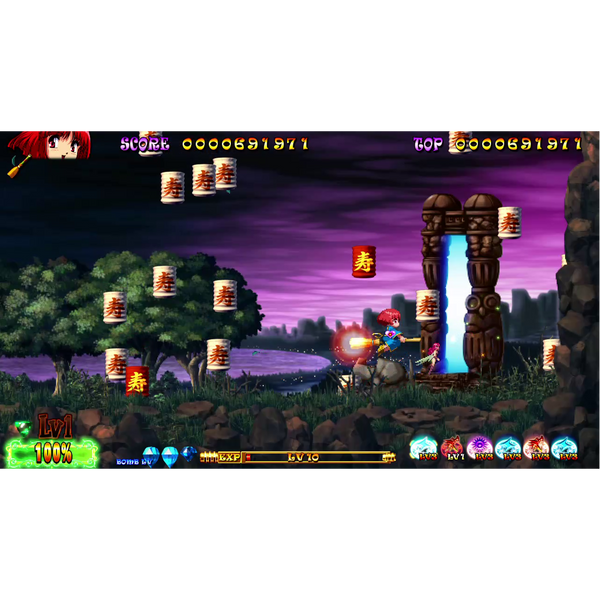The width and height of the screenshot is (600, 600).
Task: Select the darker blue bomb gem
Action: [189, 455]
